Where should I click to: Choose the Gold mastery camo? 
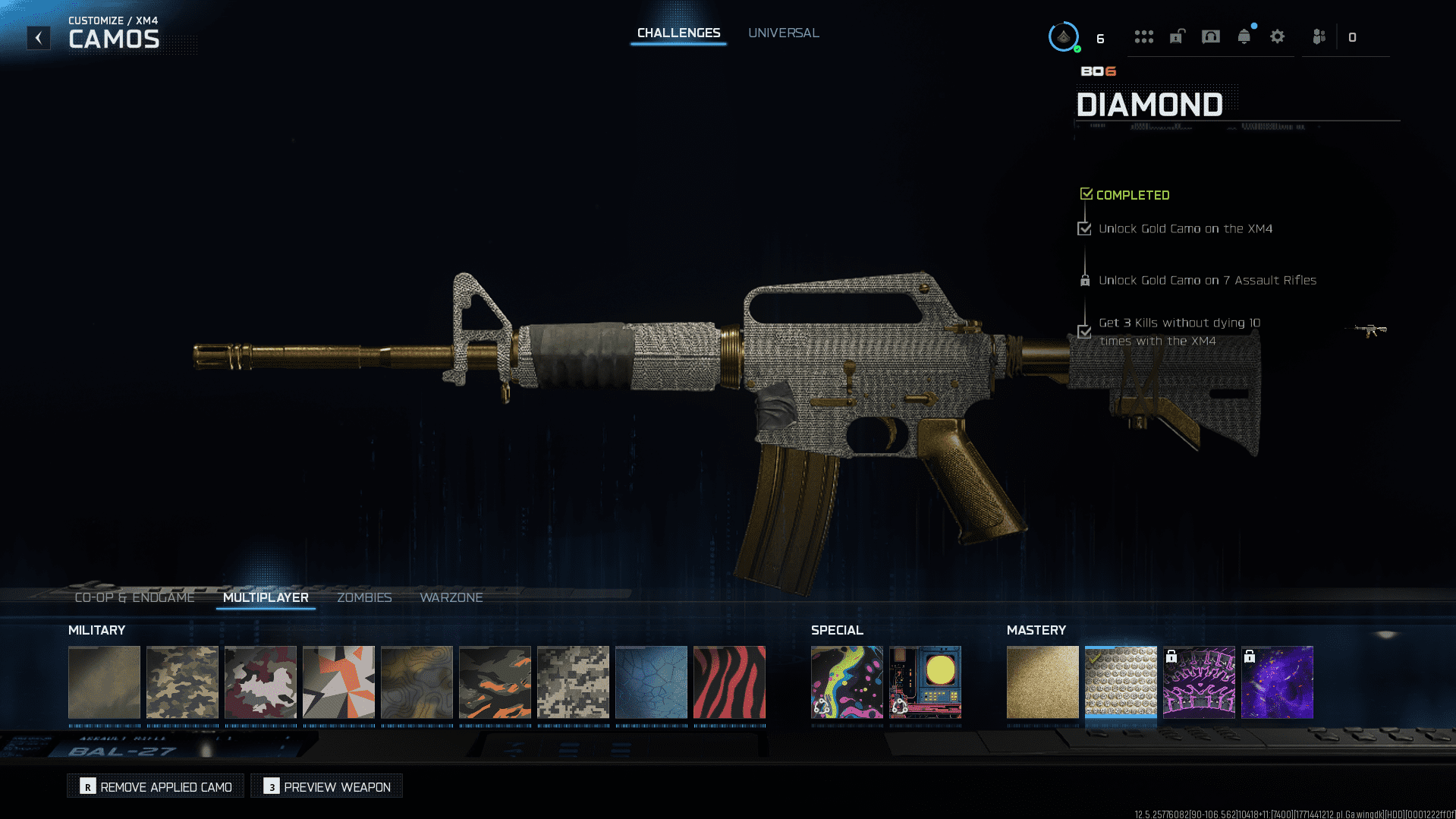[1042, 682]
